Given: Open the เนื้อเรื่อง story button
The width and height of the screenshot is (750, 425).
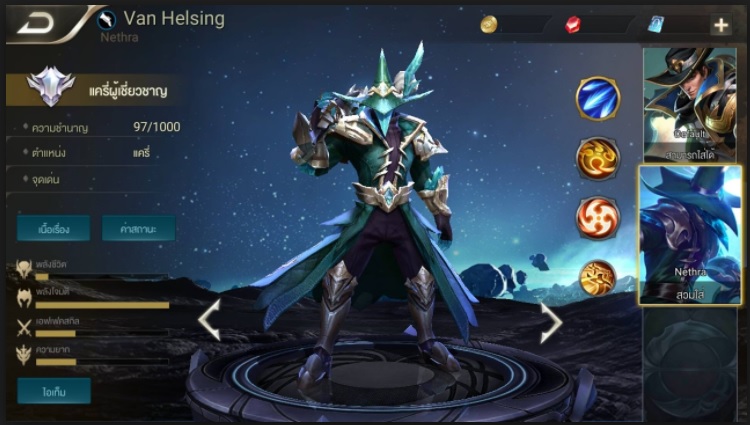Looking at the screenshot, I should (x=53, y=228).
